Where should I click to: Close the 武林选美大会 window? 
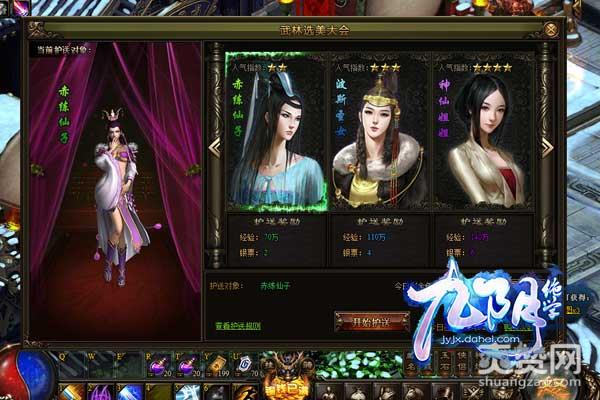[x=551, y=30]
